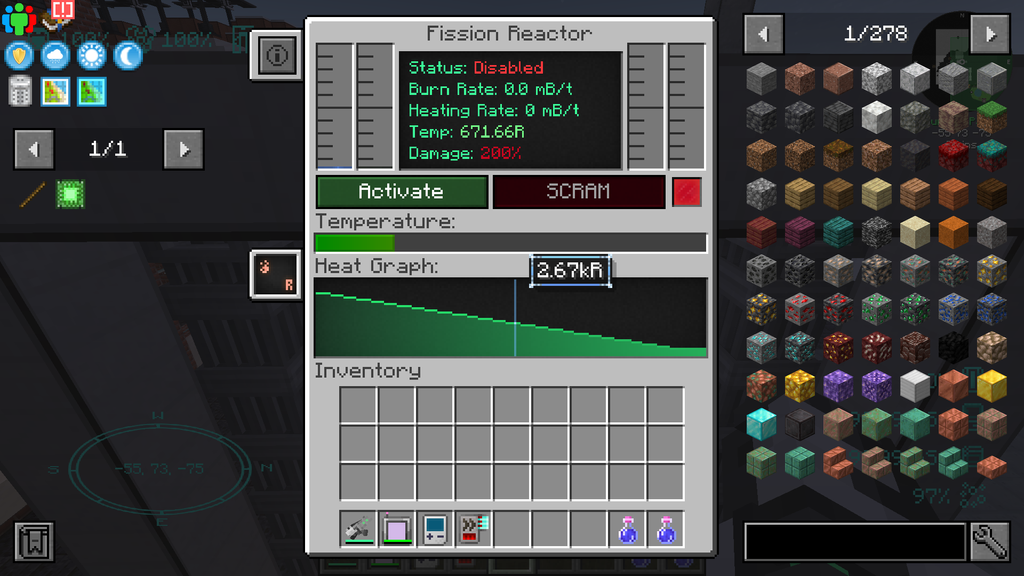Hit the SCRAM button
The height and width of the screenshot is (576, 1024).
pyautogui.click(x=578, y=192)
